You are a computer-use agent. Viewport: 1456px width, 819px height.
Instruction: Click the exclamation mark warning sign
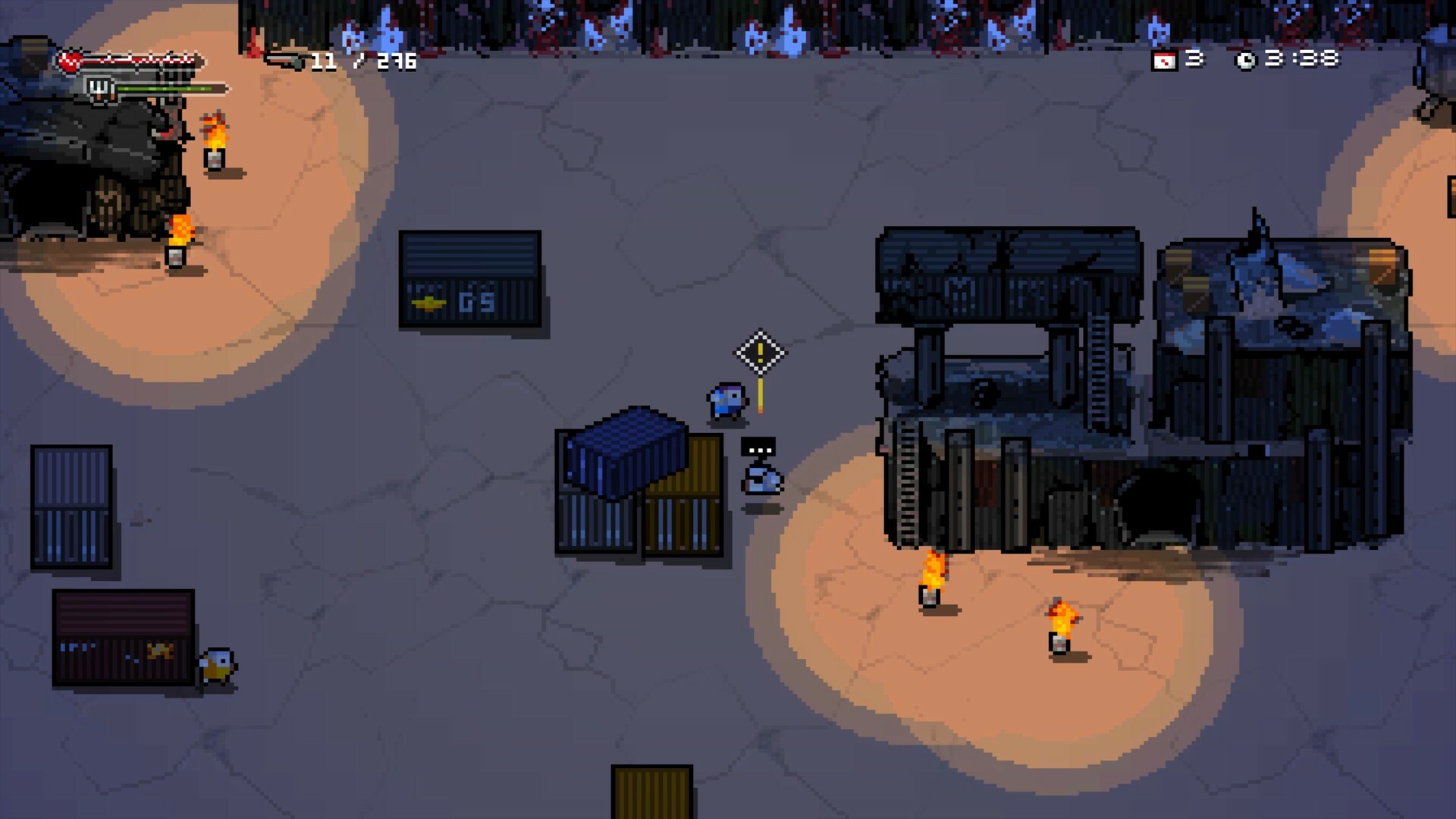761,352
